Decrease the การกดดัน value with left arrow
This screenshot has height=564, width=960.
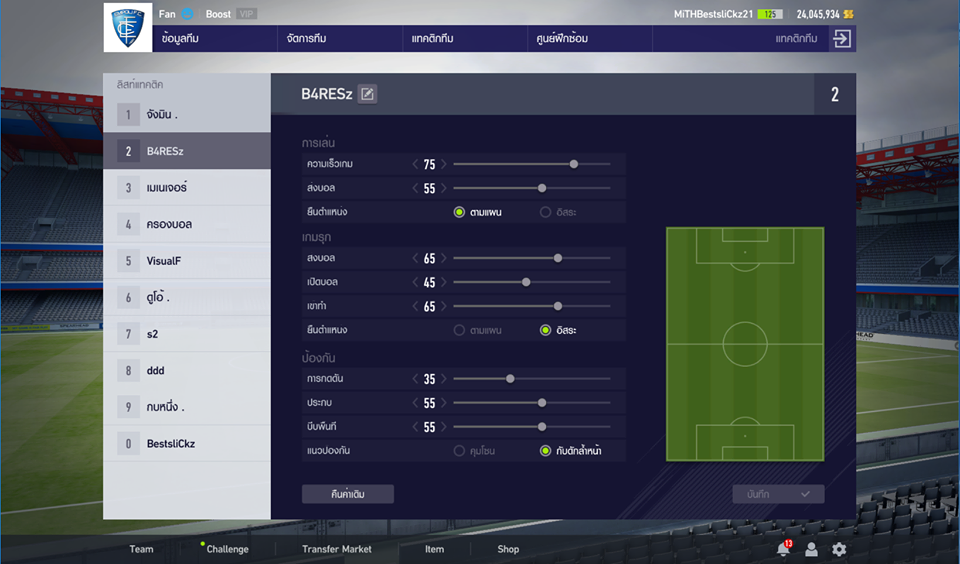[x=416, y=379]
